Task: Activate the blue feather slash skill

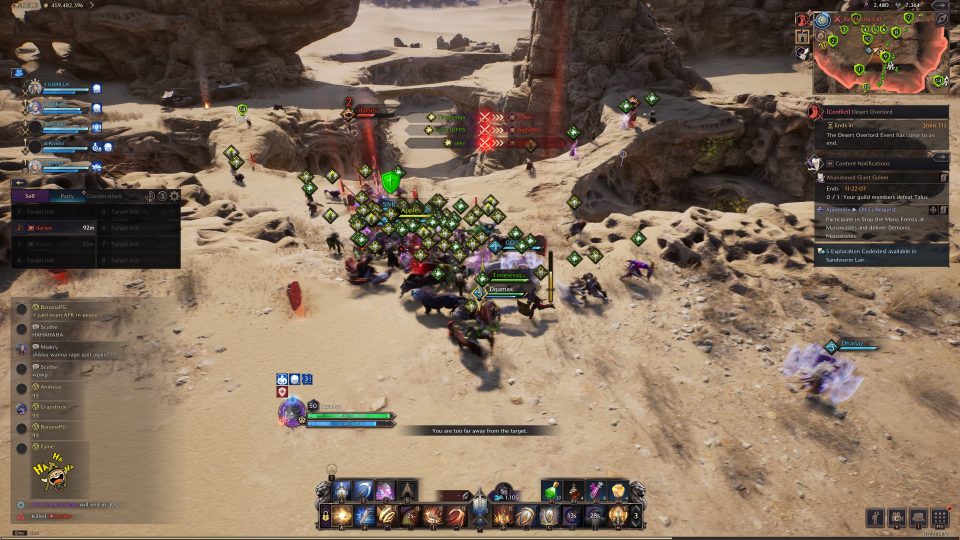Action: pyautogui.click(x=364, y=516)
